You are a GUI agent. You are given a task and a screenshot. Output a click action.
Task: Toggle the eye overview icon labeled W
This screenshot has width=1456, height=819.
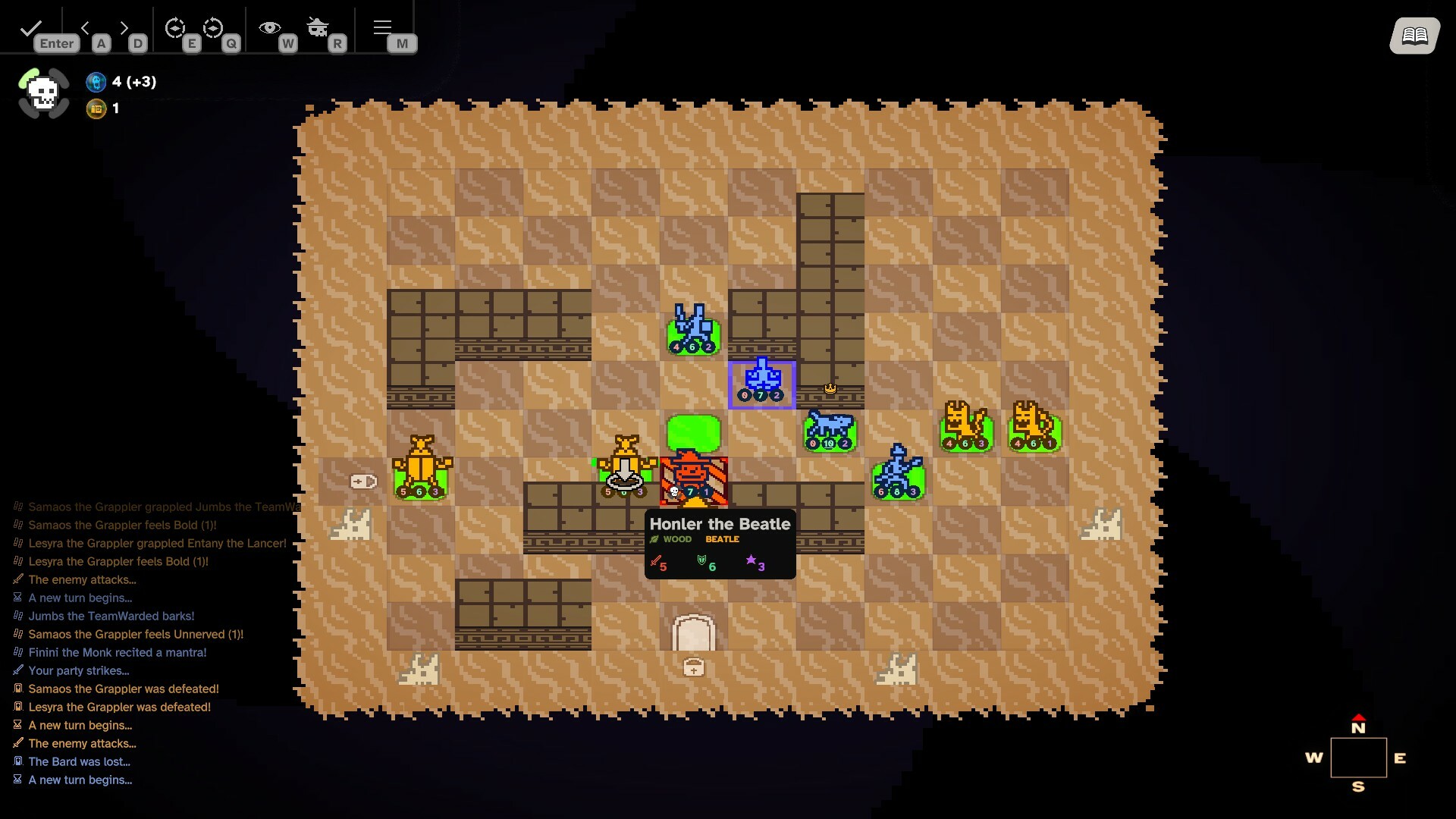[269, 27]
